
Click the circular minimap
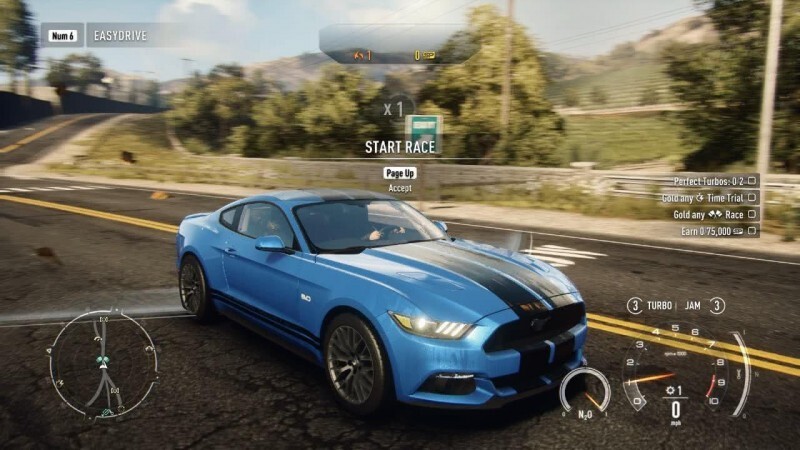coord(103,362)
